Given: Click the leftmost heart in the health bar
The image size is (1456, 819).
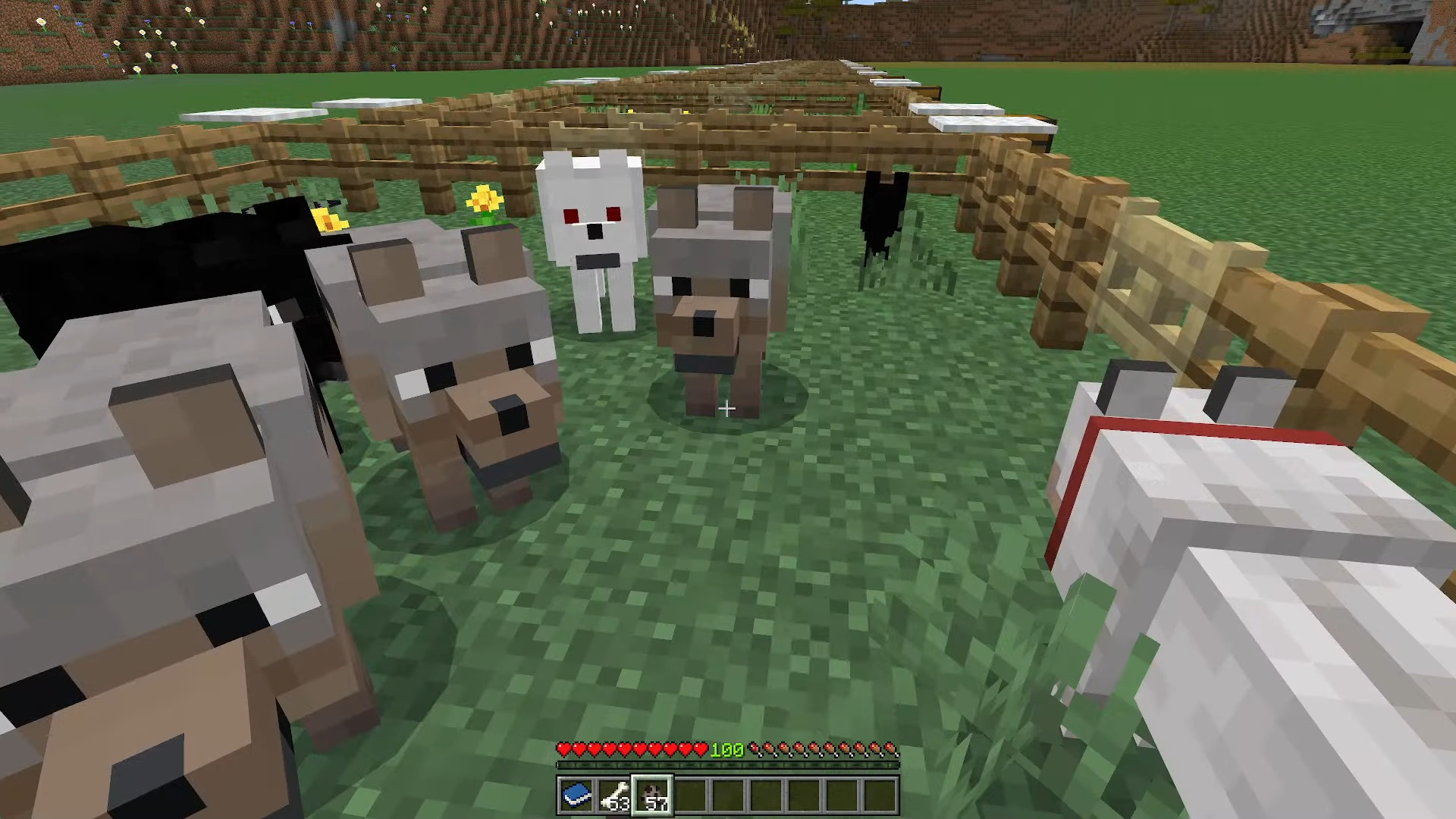Looking at the screenshot, I should 564,748.
